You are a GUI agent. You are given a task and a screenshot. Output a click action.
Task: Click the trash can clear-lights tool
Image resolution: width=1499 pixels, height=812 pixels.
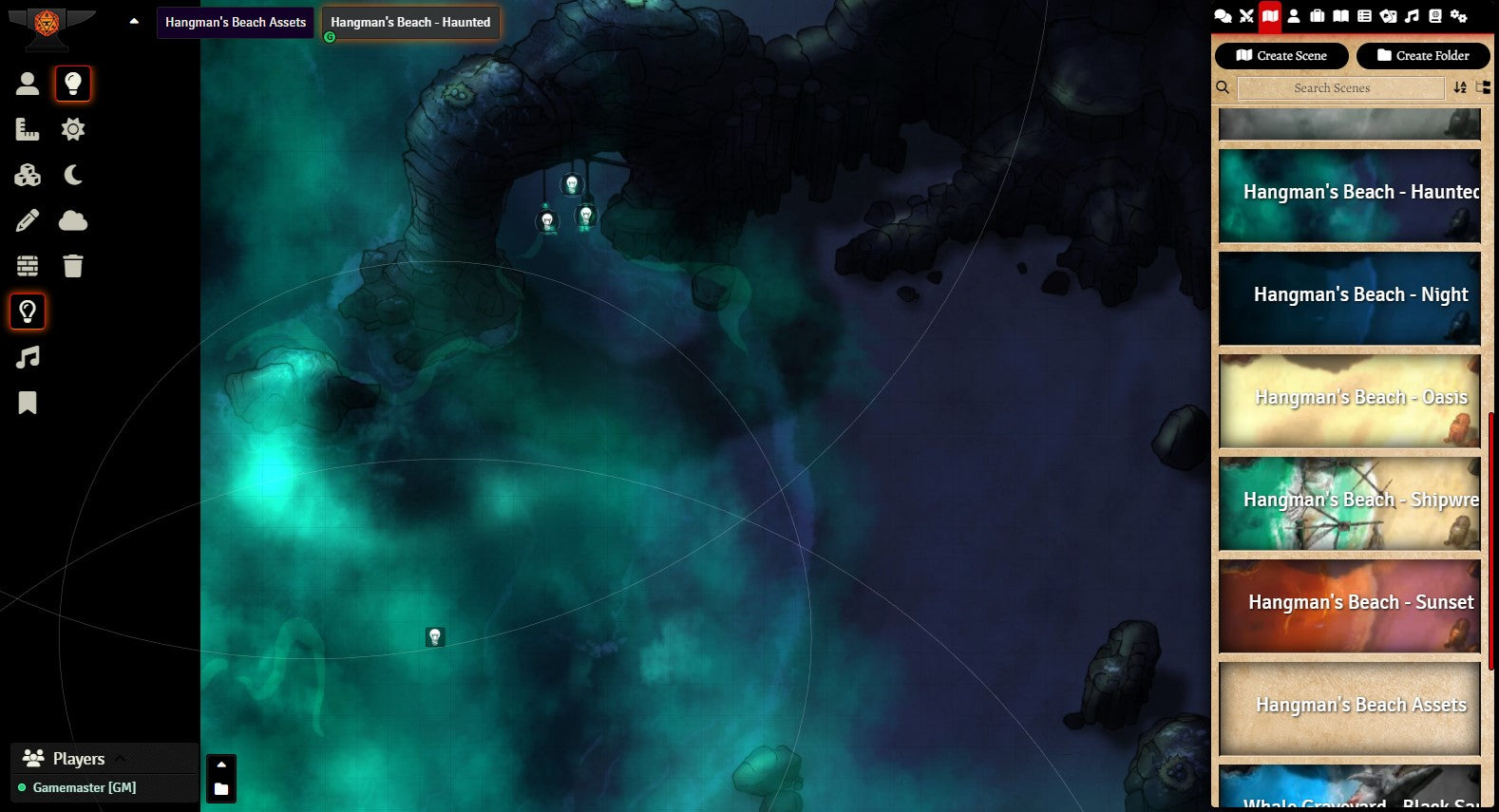(73, 266)
